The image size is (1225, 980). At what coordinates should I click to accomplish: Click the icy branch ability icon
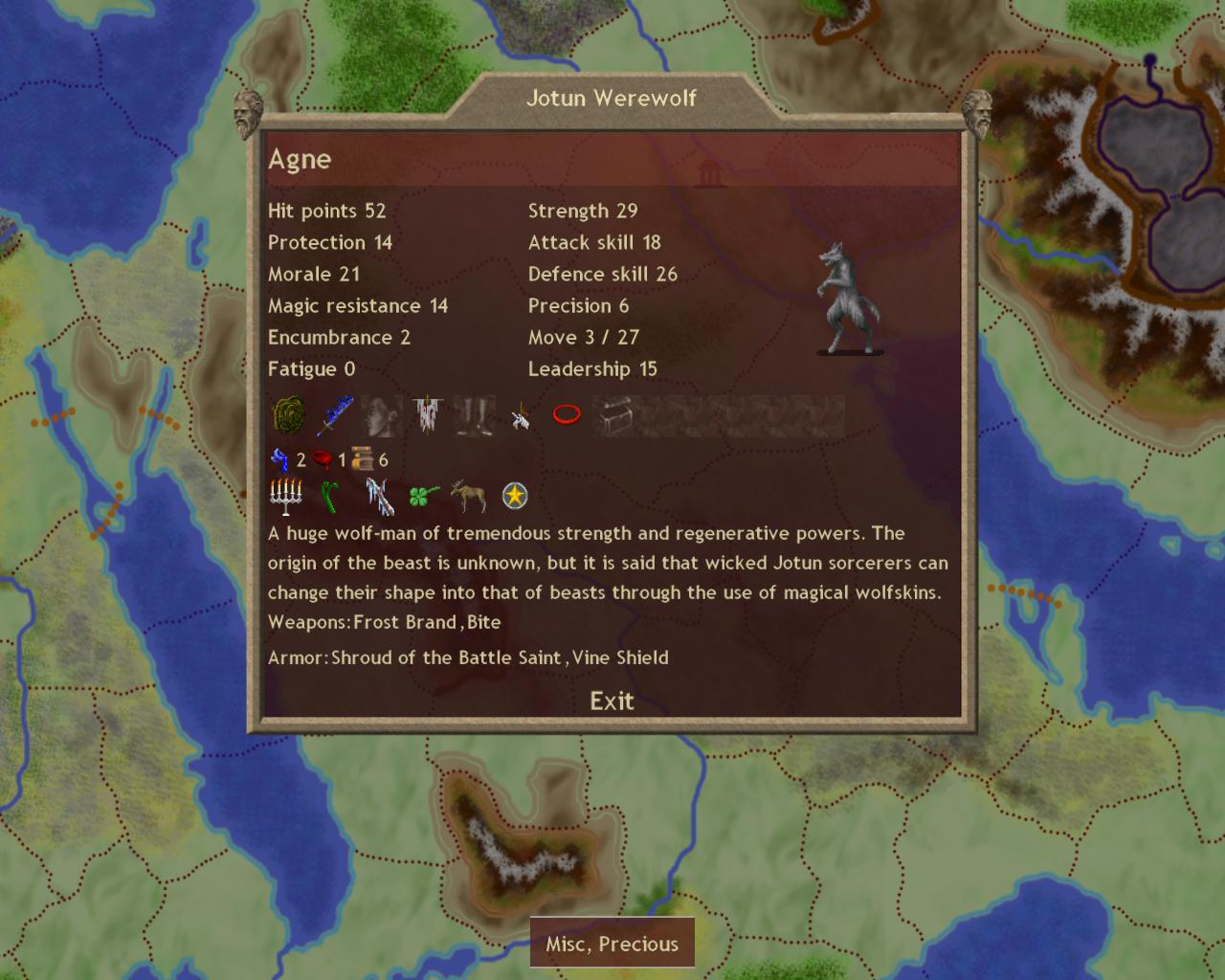tap(379, 497)
